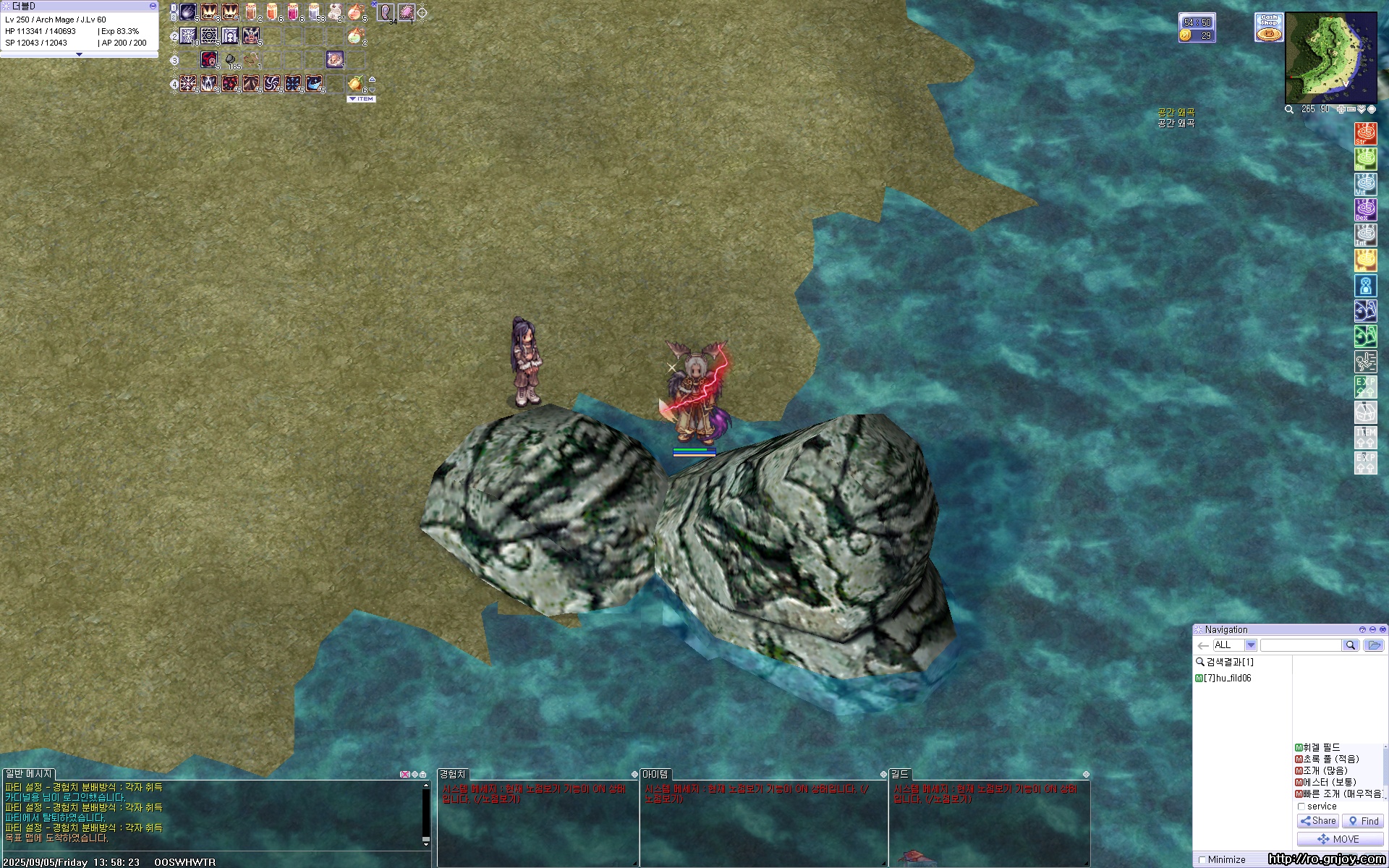Click the Navigation search text field
Image resolution: width=1389 pixels, height=868 pixels.
[x=1301, y=645]
